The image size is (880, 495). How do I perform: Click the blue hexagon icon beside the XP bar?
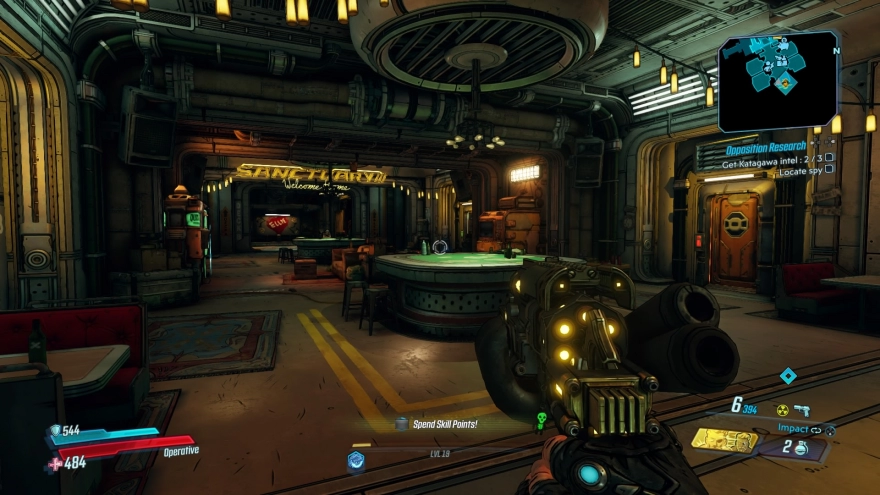coord(355,460)
